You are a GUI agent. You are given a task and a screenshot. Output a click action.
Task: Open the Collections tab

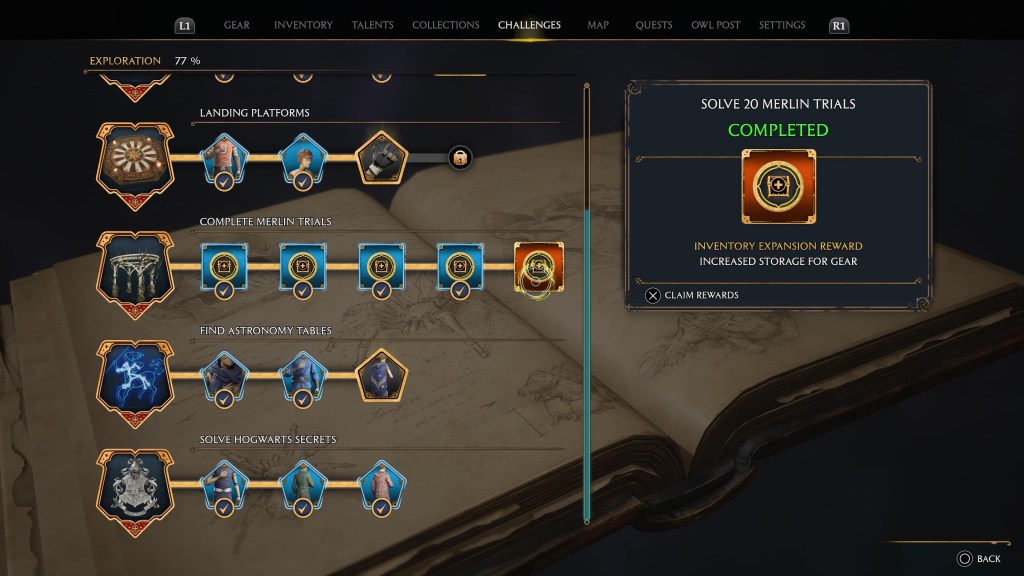point(446,25)
